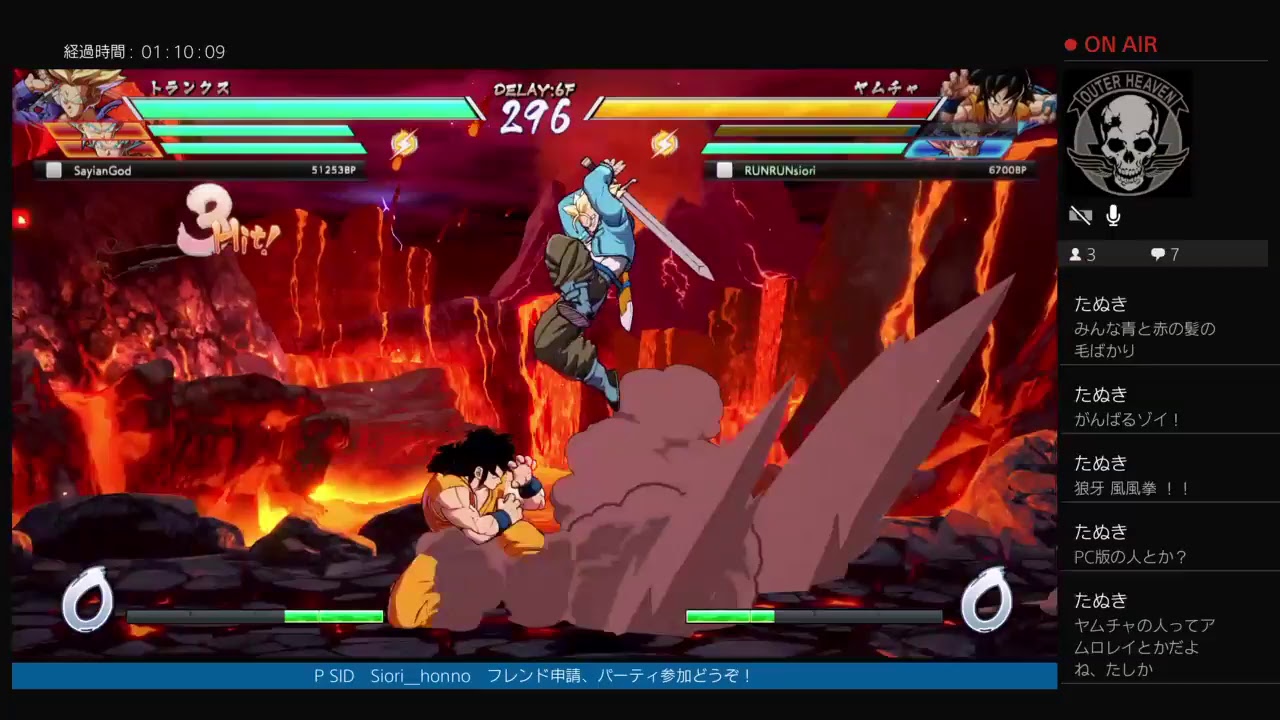This screenshot has width=1280, height=720.
Task: Expand the comments counter showing 7
Action: click(x=1168, y=254)
